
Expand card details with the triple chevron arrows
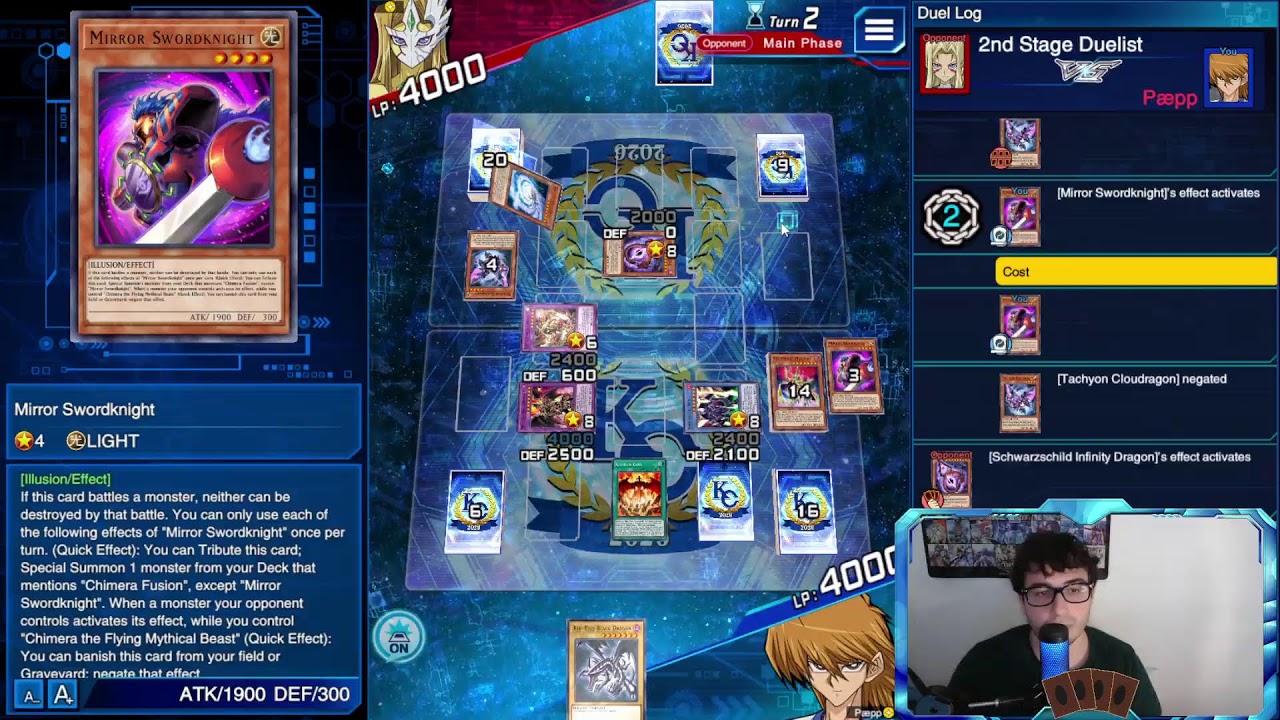[321, 323]
